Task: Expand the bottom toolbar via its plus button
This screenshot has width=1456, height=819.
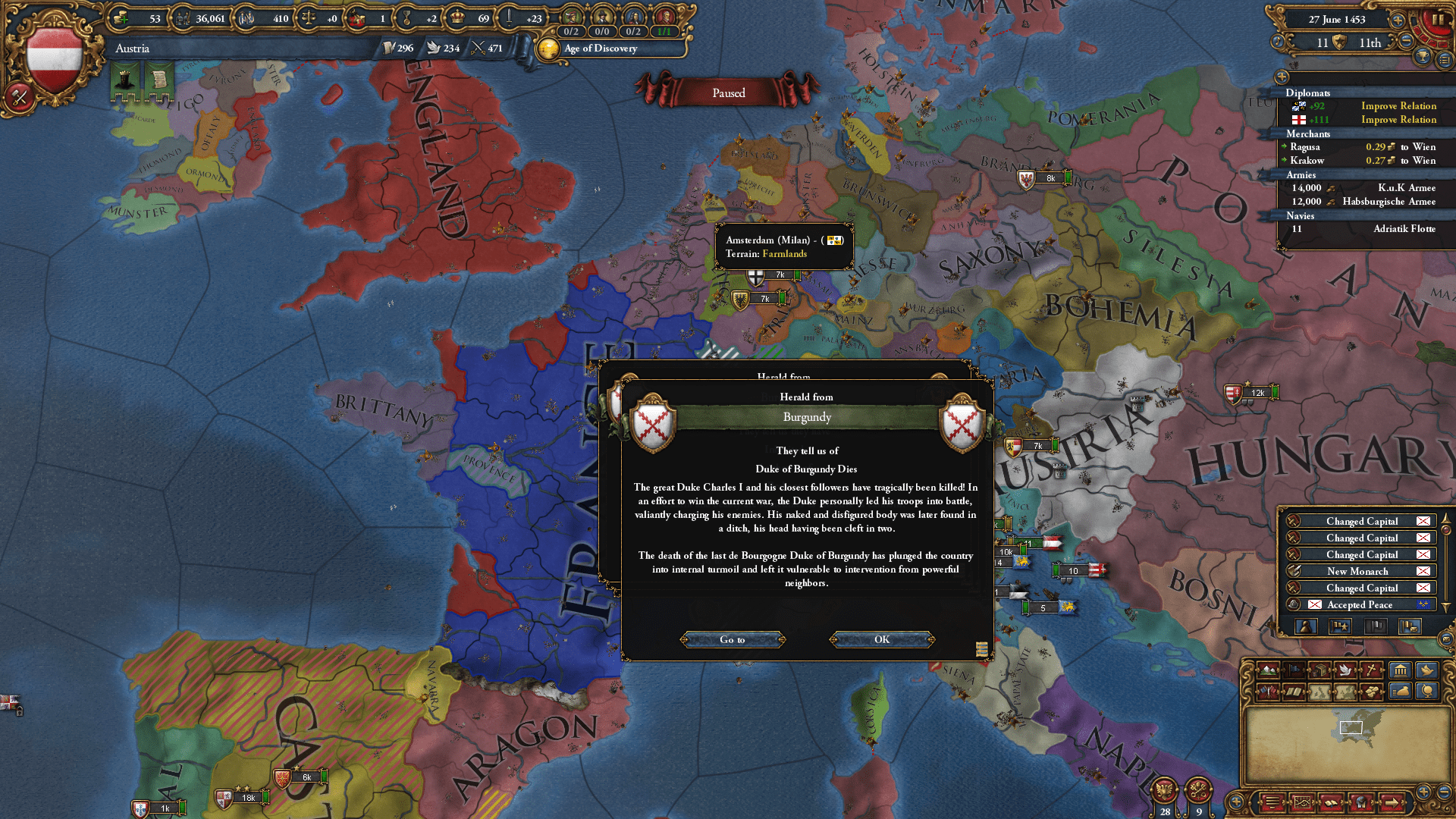Action: tap(1236, 802)
